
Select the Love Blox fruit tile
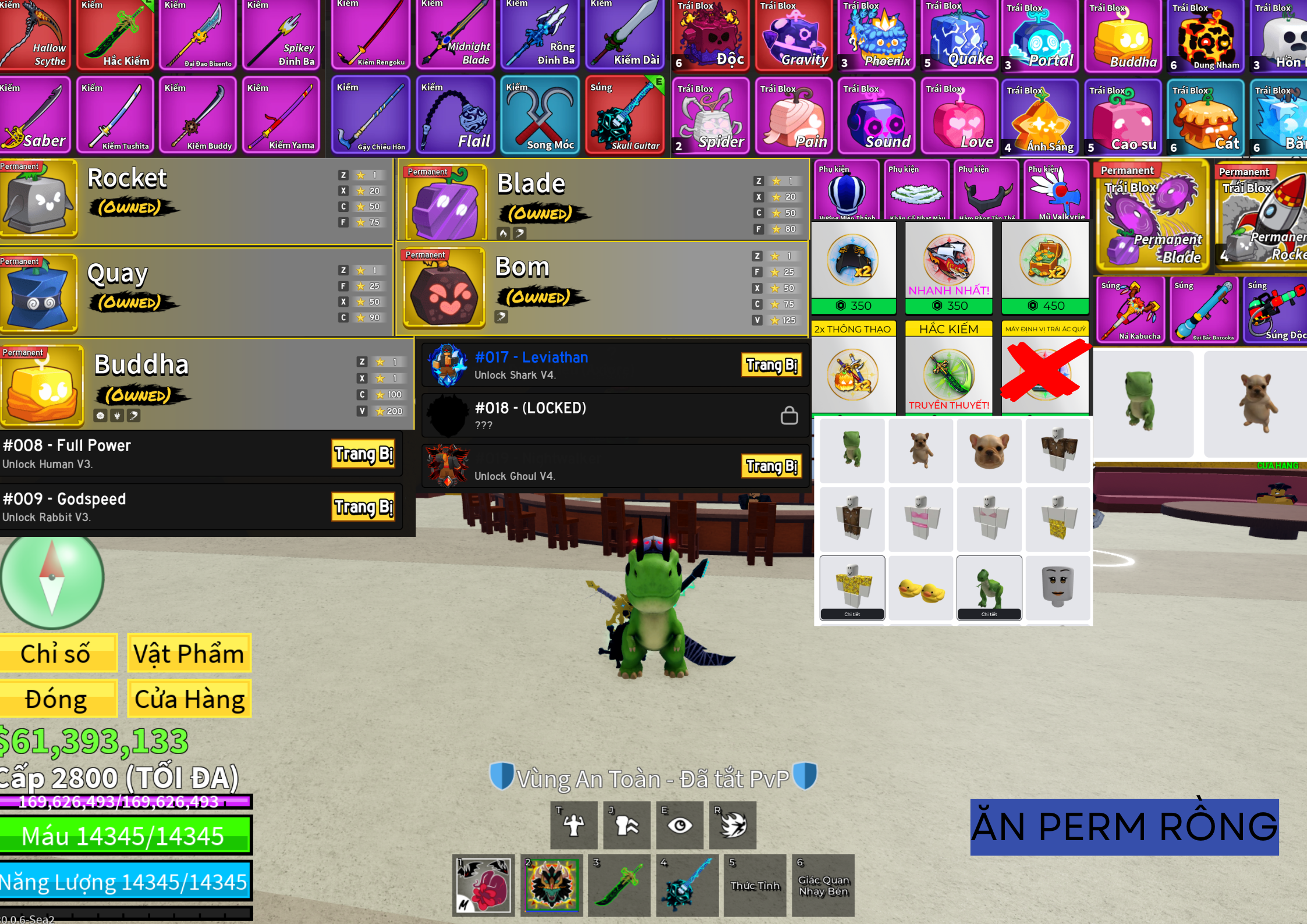[x=958, y=116]
